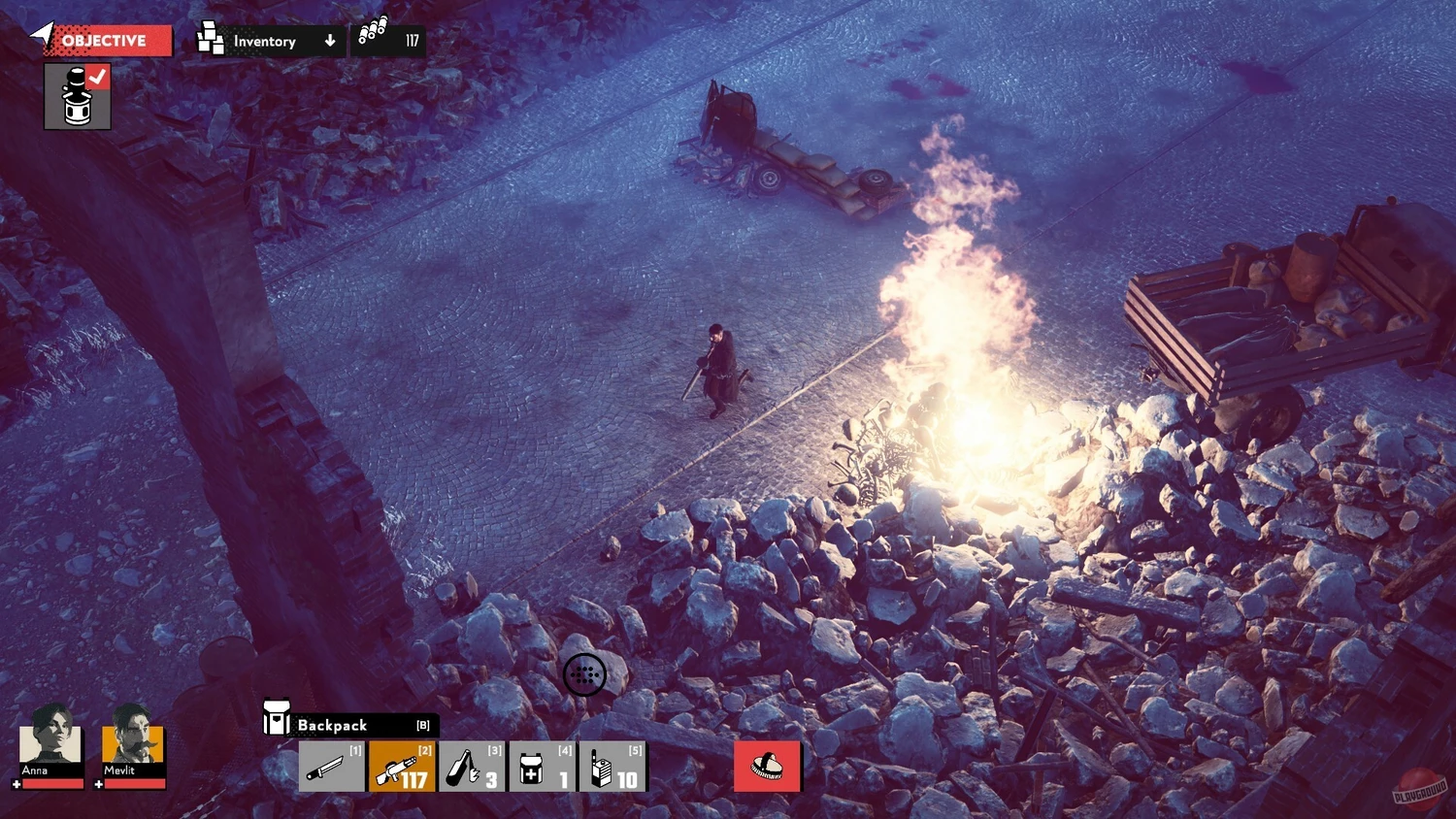Switch to Anna's character portrait
The image size is (1456, 819).
[x=50, y=742]
